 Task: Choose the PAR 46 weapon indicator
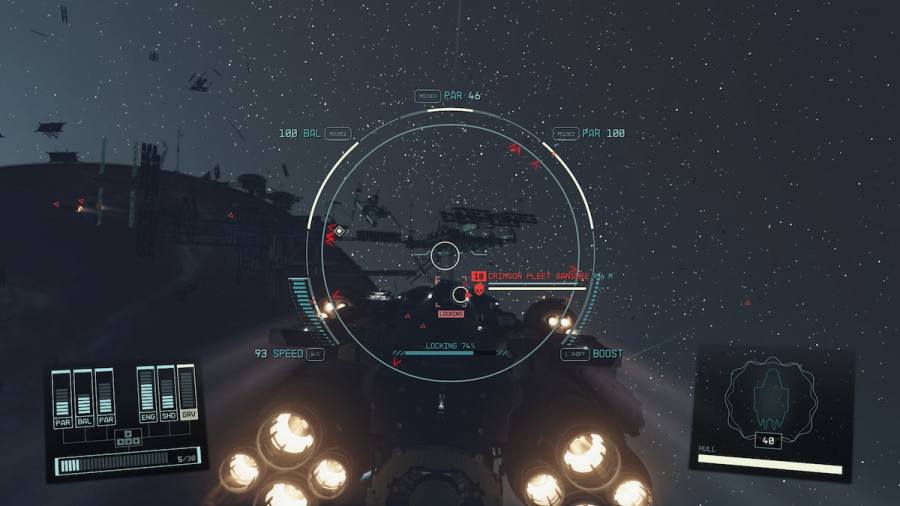click(x=462, y=96)
